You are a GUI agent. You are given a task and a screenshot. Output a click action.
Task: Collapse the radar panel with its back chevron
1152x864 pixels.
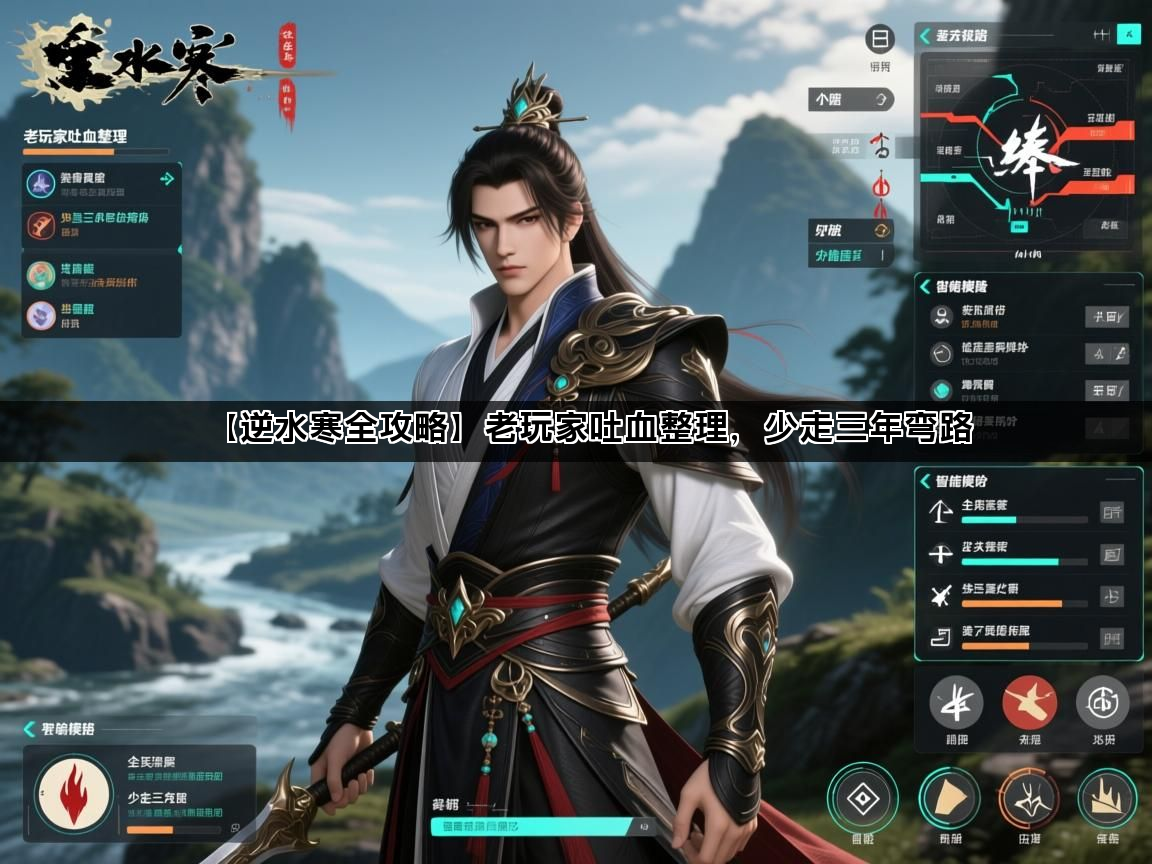pyautogui.click(x=925, y=36)
